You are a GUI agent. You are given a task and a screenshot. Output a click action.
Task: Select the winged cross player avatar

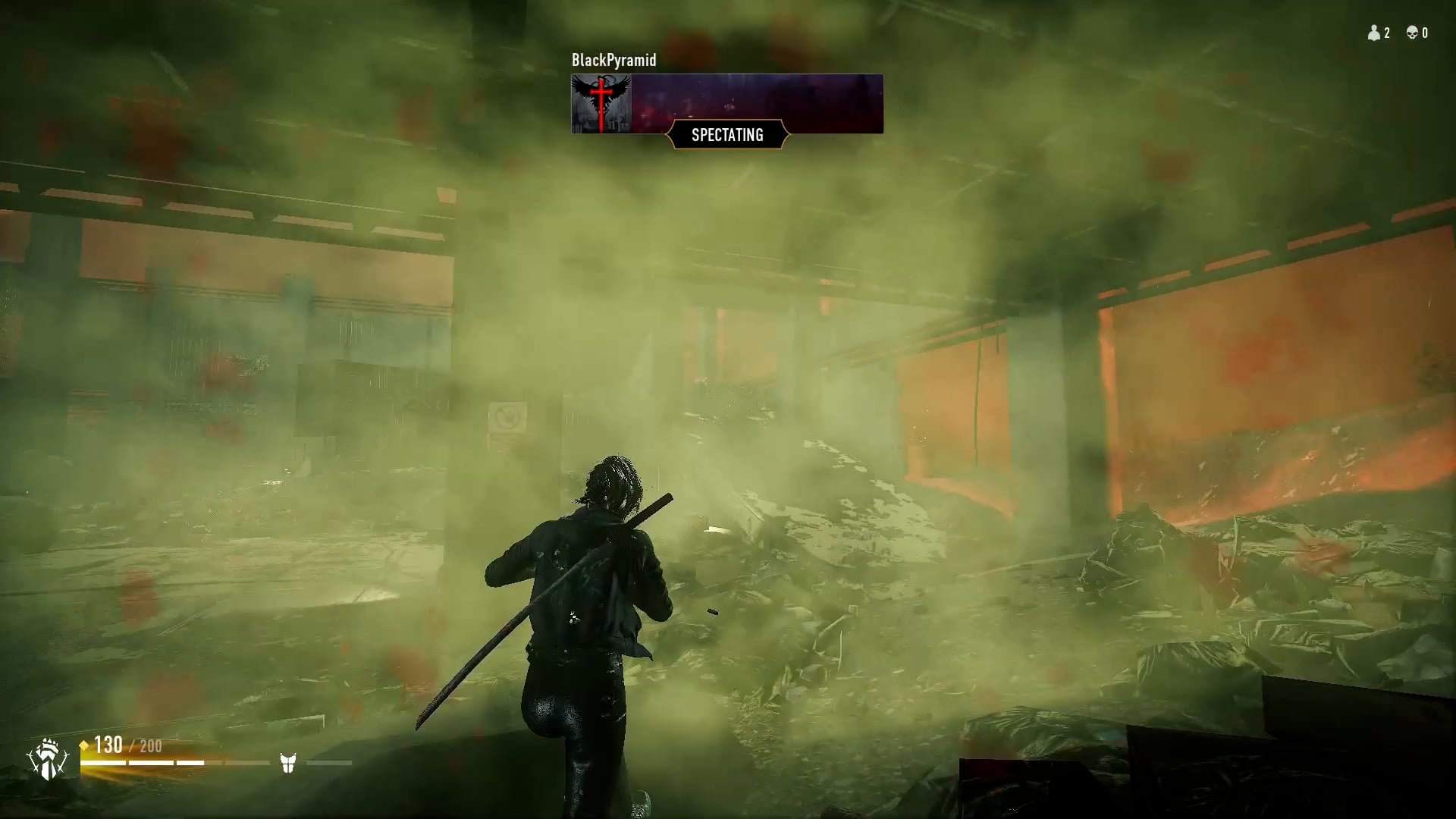(x=601, y=104)
